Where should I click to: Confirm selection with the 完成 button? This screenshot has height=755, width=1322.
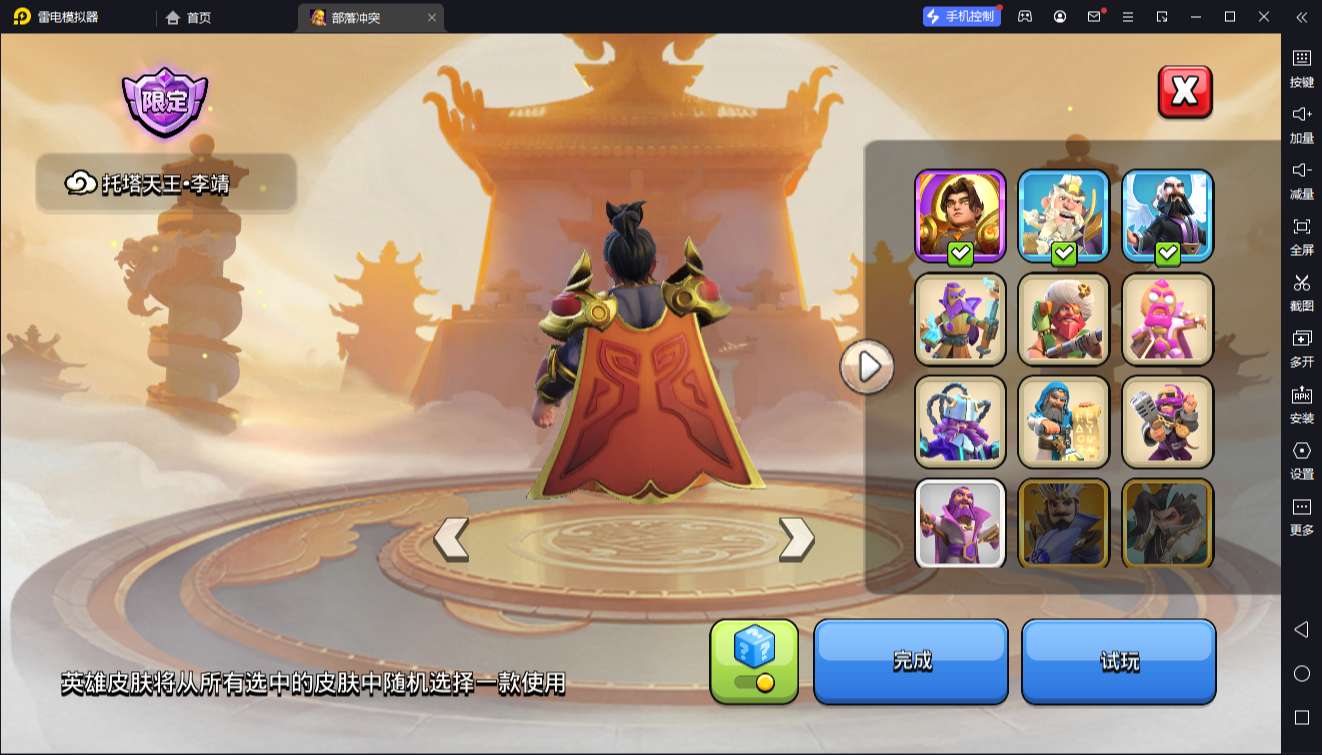911,661
